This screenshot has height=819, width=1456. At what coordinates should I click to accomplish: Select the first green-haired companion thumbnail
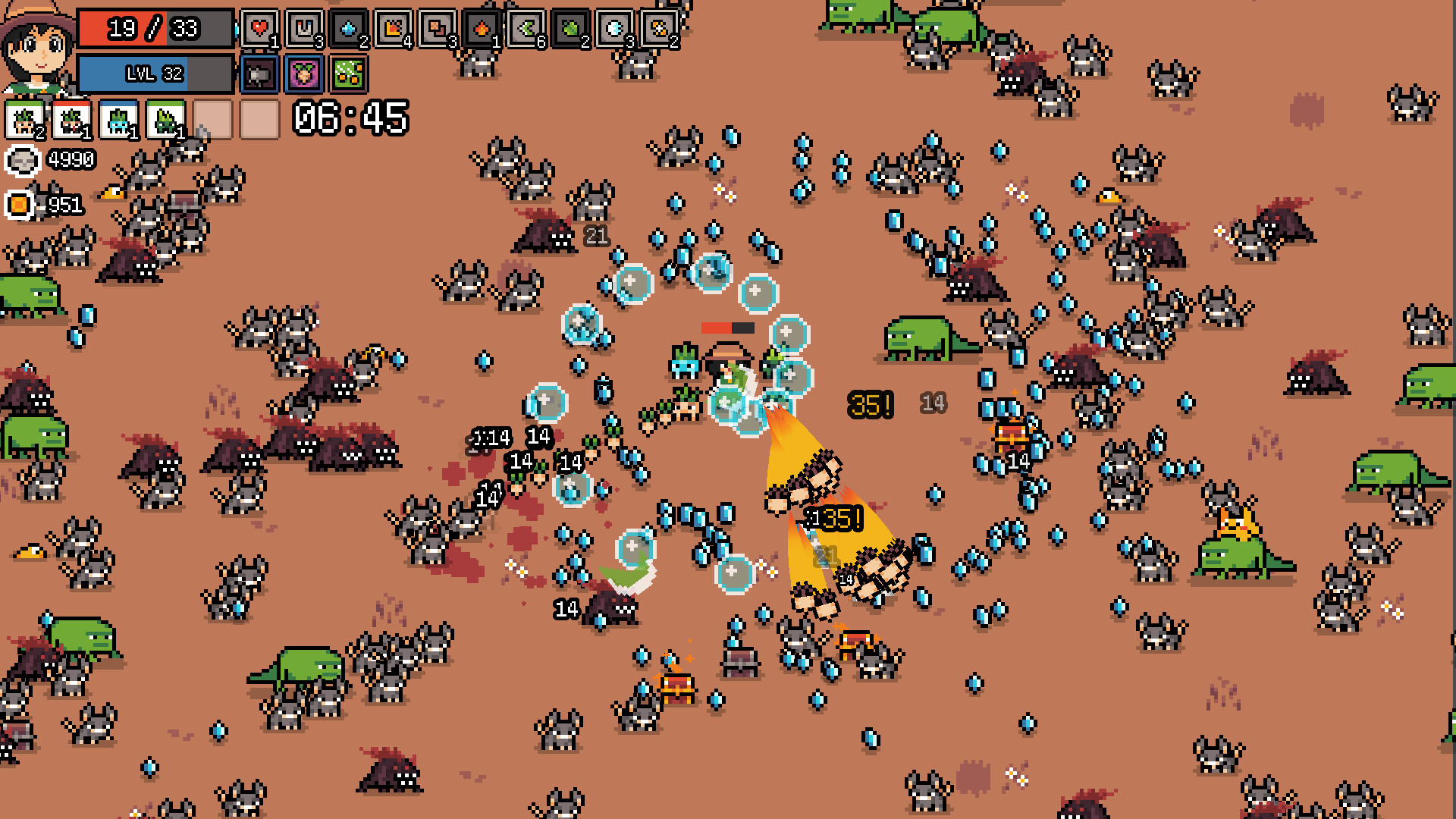coord(24,118)
